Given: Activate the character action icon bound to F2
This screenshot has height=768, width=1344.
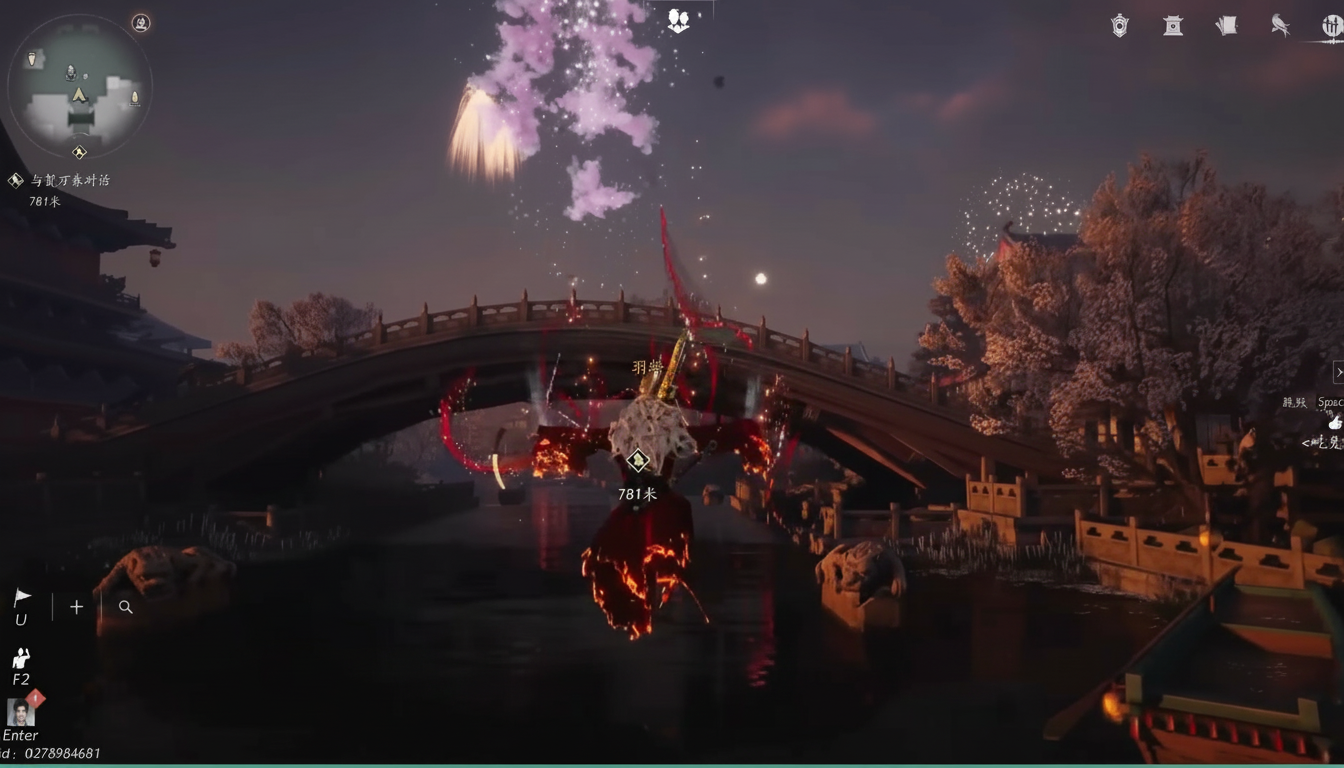Looking at the screenshot, I should click(x=20, y=658).
